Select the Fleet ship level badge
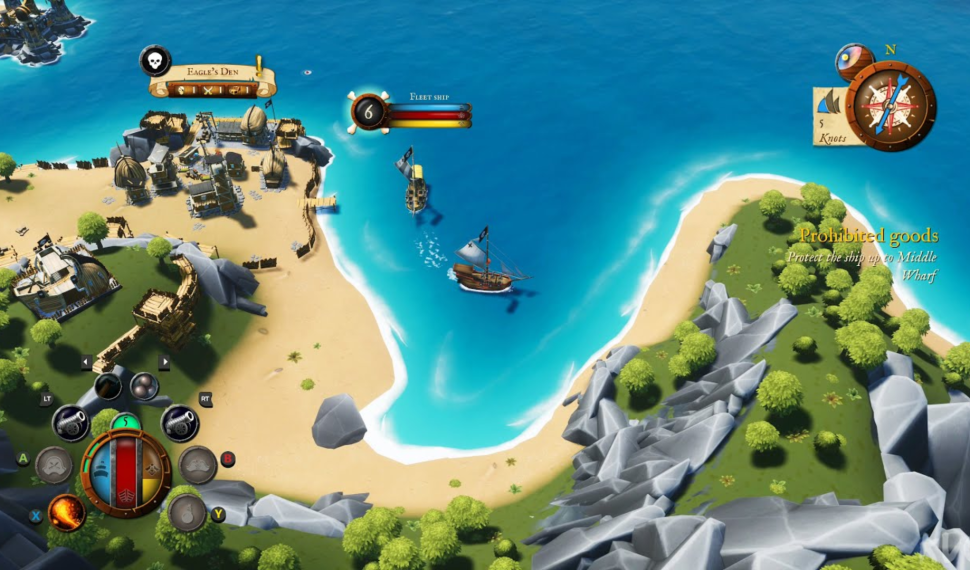Viewport: 970px width, 570px height. 368,112
